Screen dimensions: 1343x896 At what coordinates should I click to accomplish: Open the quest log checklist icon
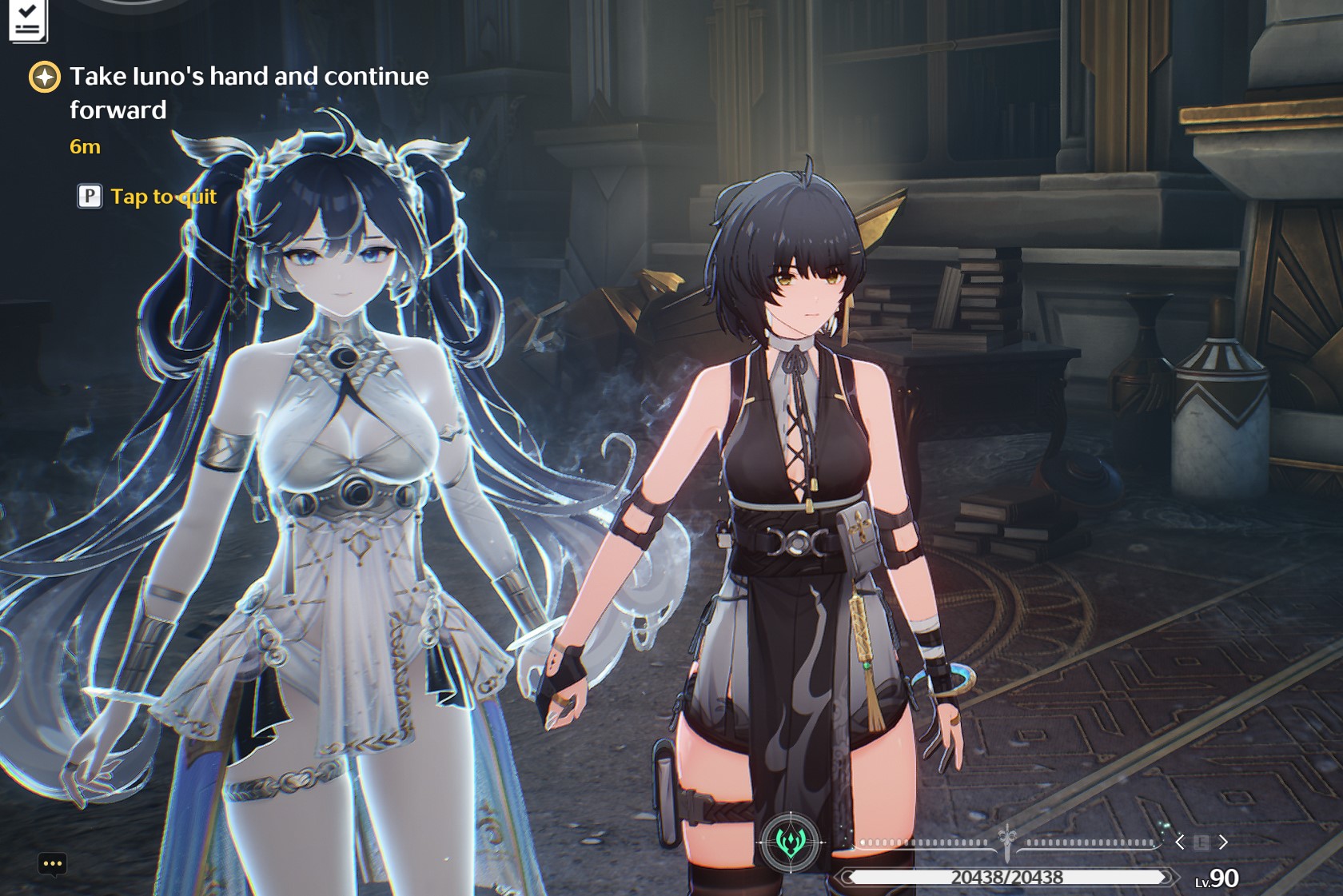[x=27, y=20]
